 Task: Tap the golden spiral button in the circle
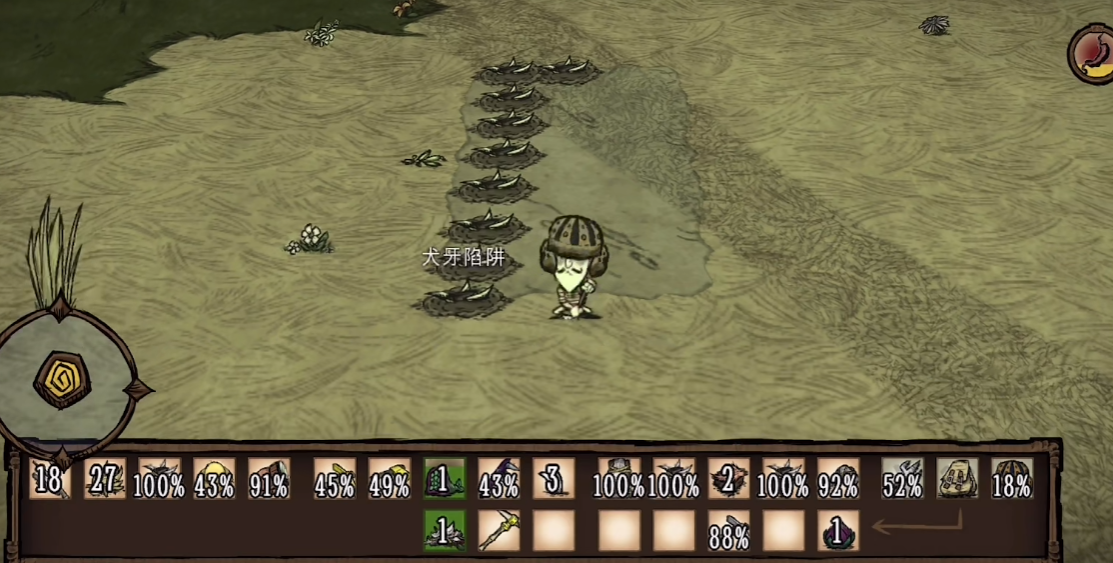point(62,380)
